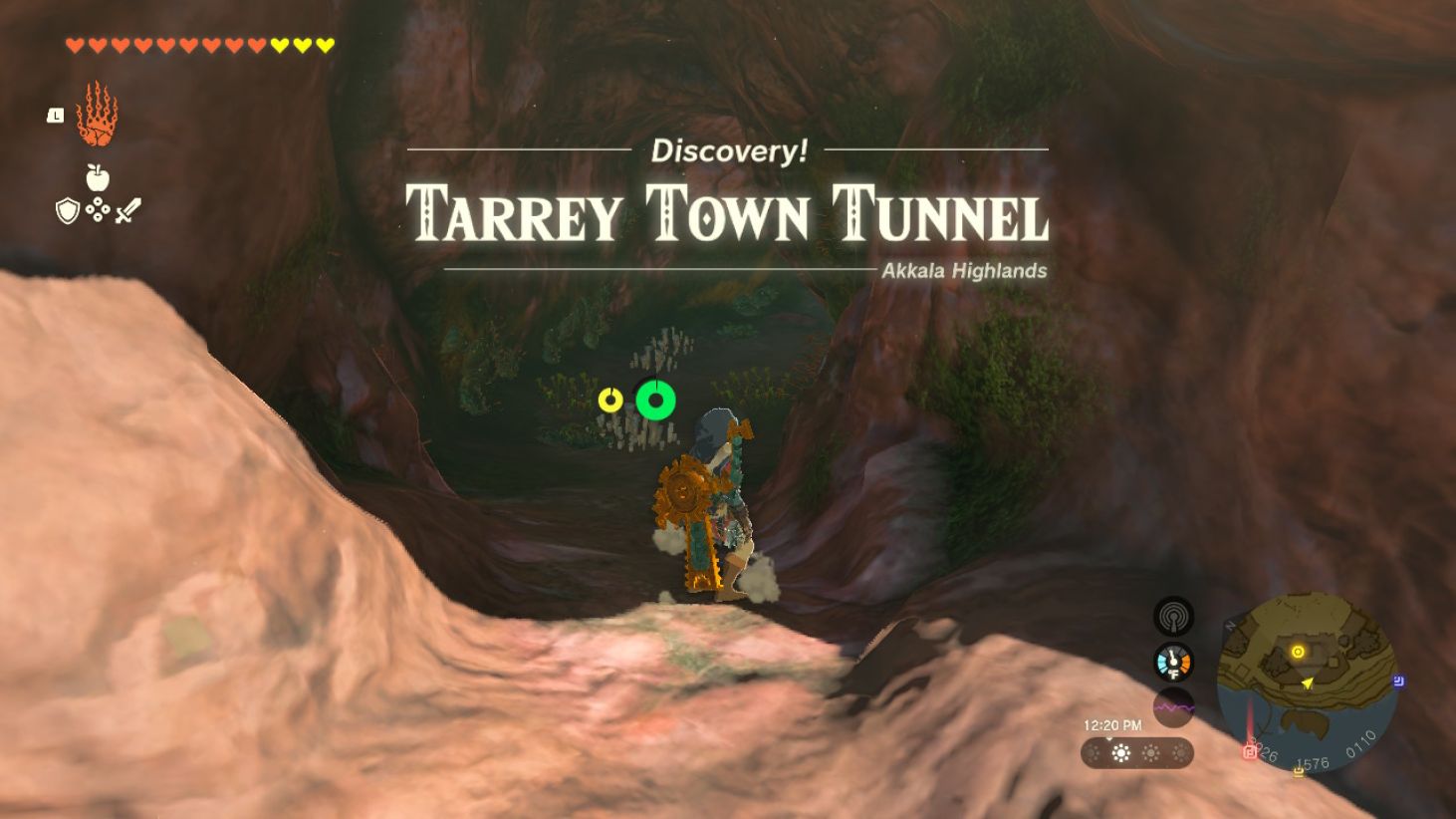
Task: Select the Akkala Highlands region label
Action: (x=962, y=270)
